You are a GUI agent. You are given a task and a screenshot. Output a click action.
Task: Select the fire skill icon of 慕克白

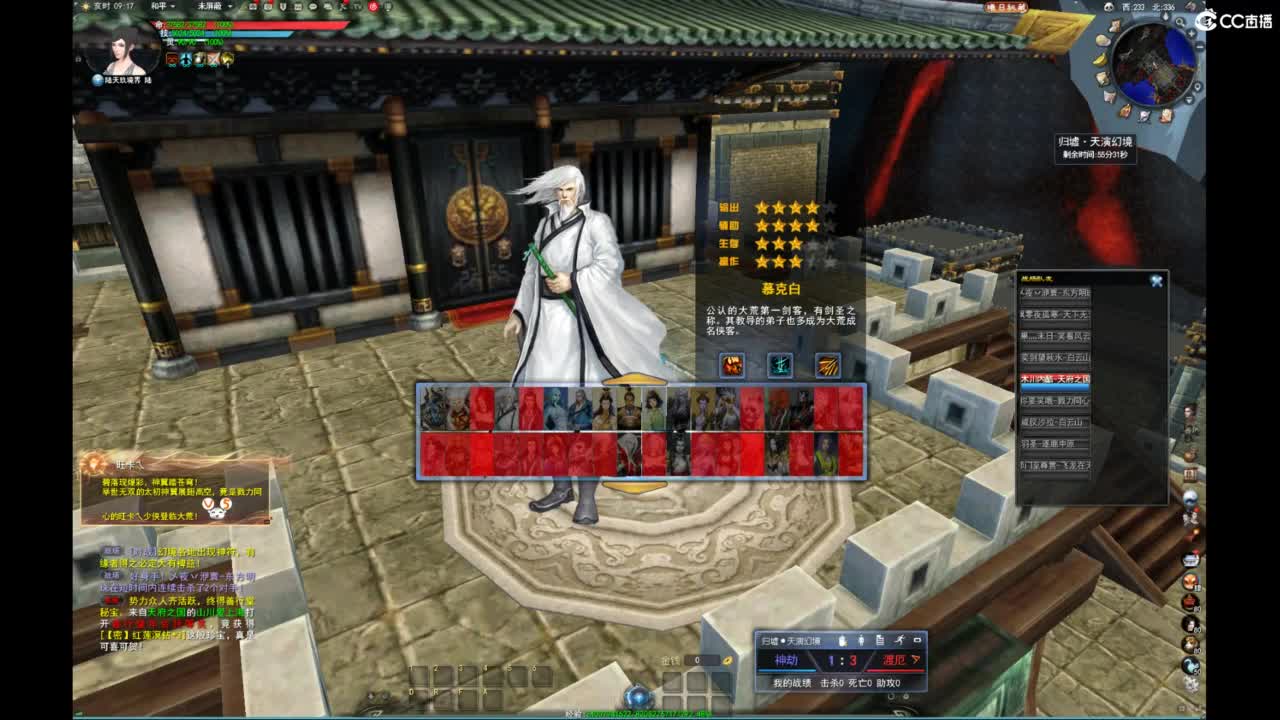coord(731,365)
